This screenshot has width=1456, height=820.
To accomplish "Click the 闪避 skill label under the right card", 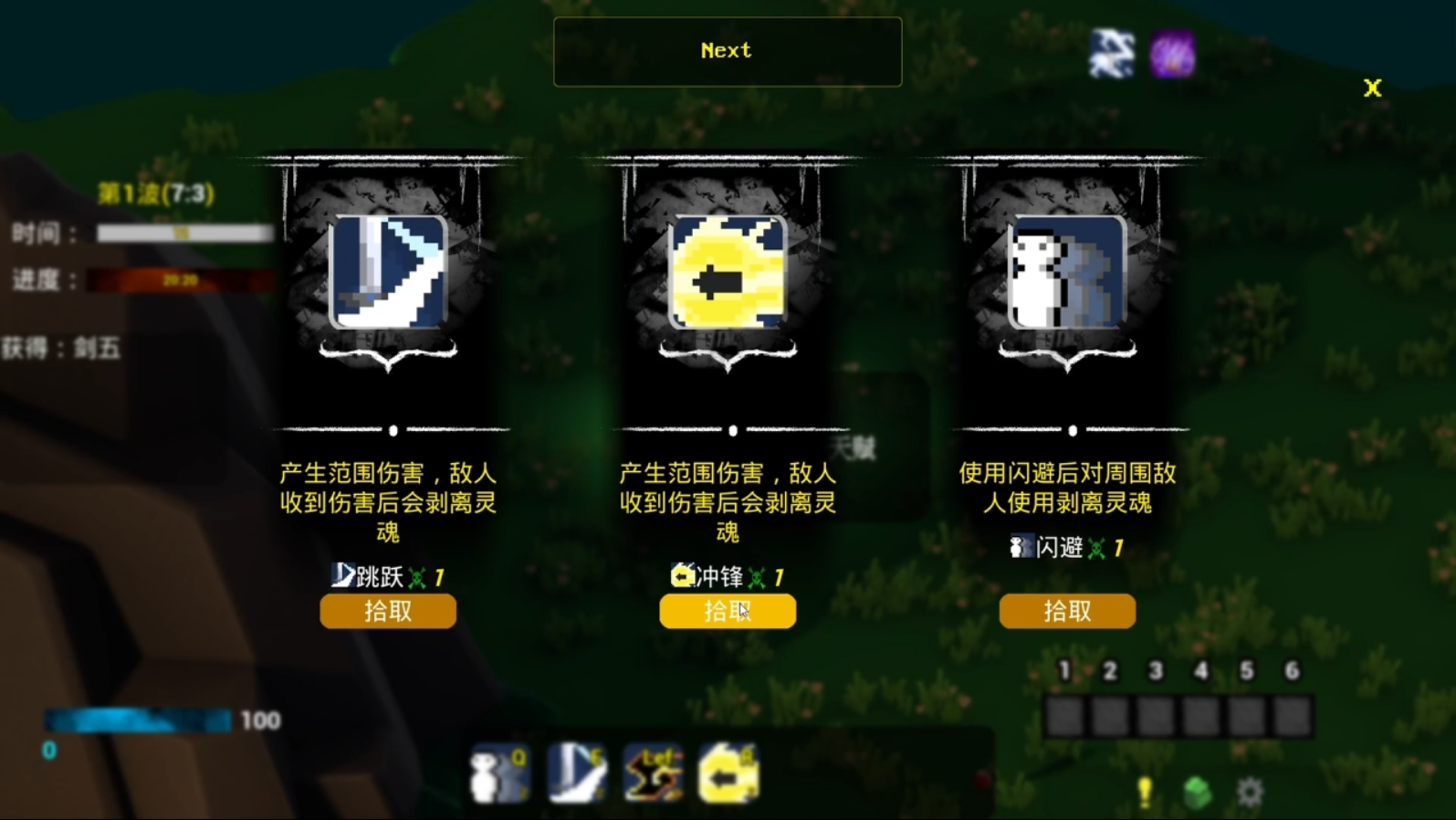I will tap(1060, 547).
